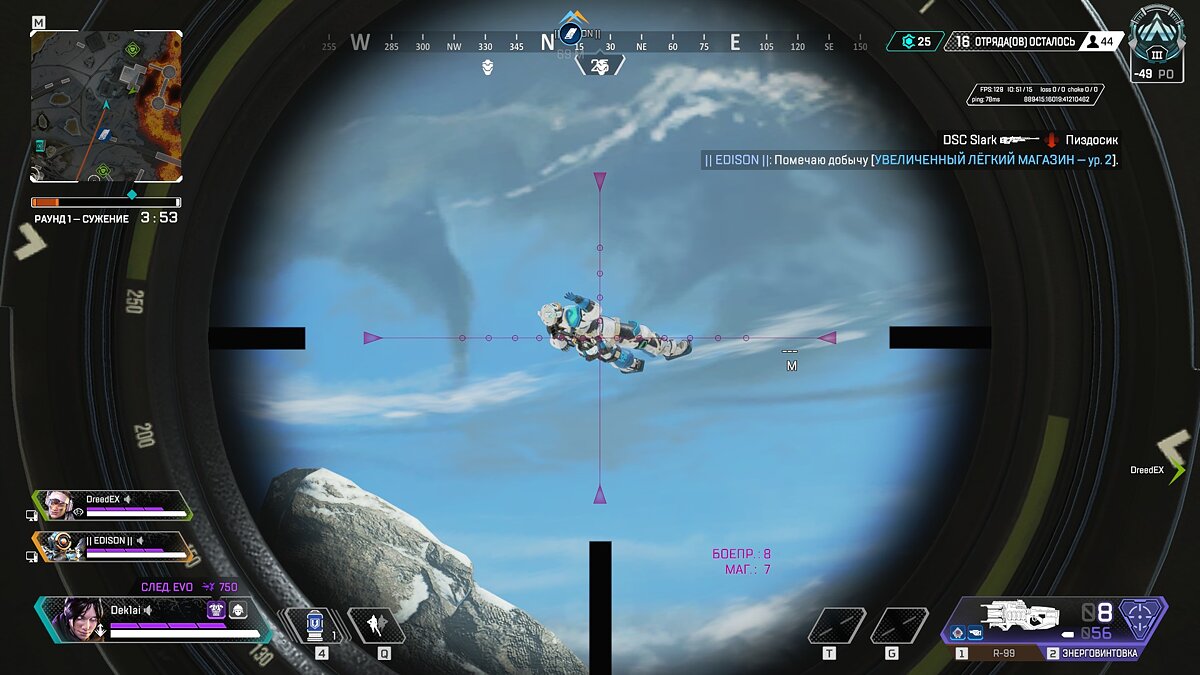Select the Энерговинтовка weapon slot
Screen dimensions: 1200x675
click(x=1091, y=653)
